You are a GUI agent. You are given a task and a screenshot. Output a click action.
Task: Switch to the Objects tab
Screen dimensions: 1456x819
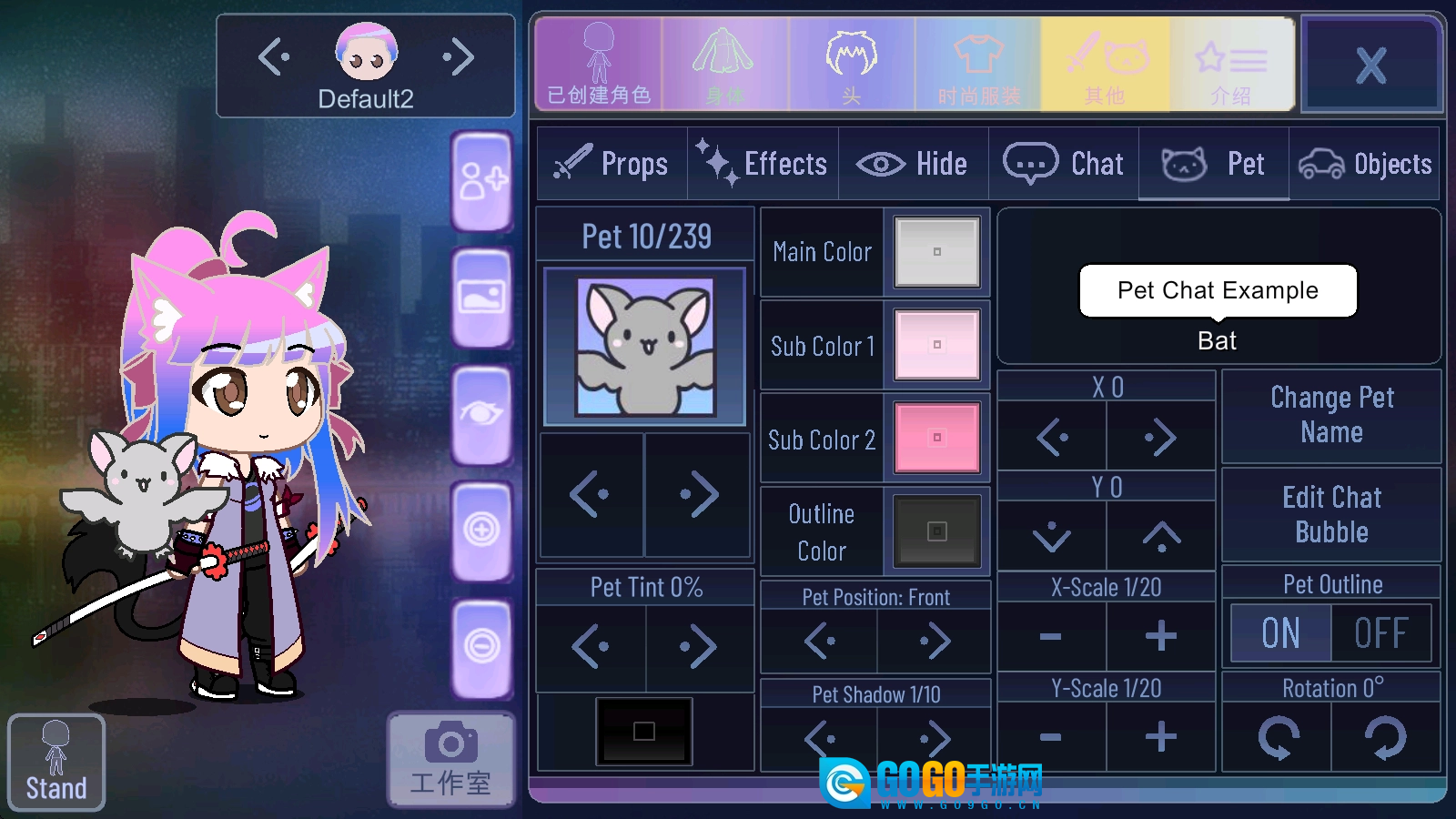1365,164
